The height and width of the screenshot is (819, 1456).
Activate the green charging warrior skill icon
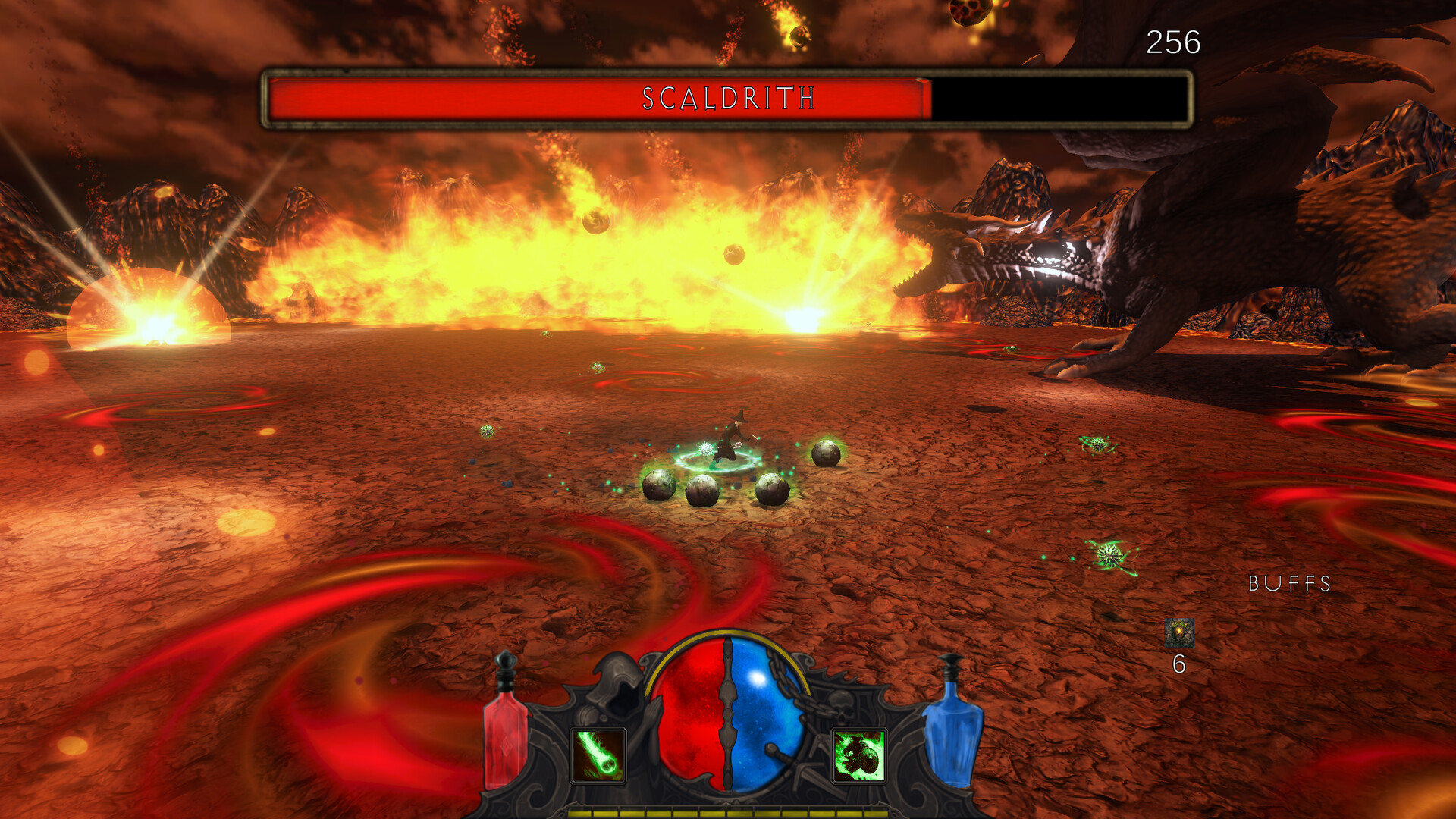pyautogui.click(x=858, y=755)
